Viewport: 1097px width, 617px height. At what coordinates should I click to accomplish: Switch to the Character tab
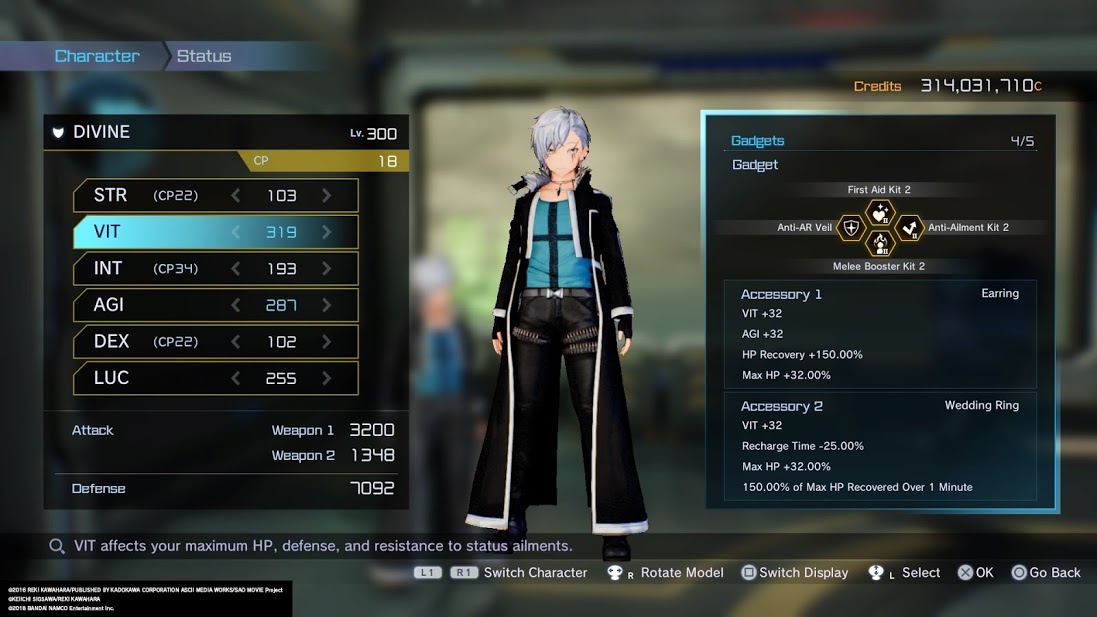[97, 56]
